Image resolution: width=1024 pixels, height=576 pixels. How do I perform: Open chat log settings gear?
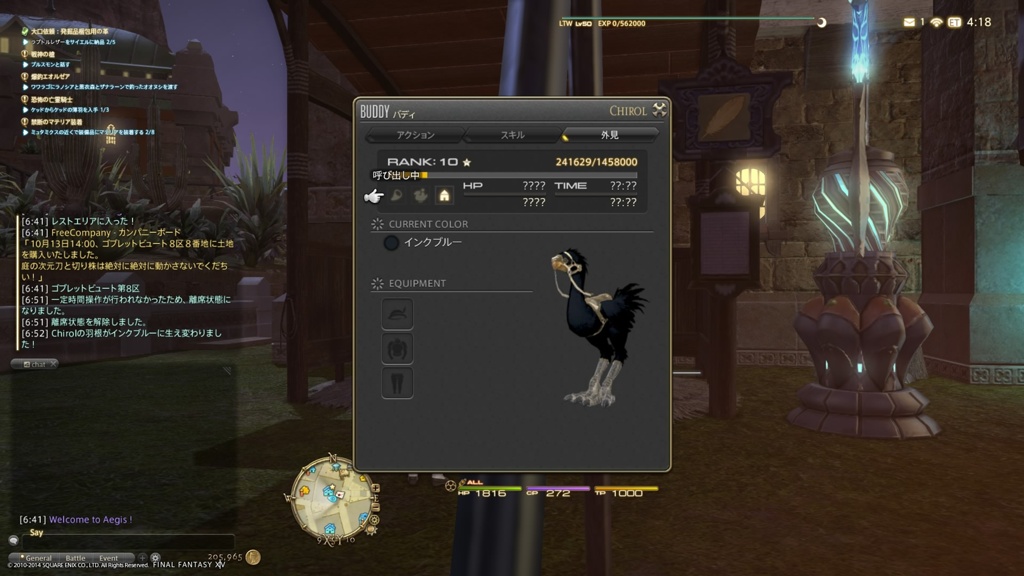(x=155, y=558)
